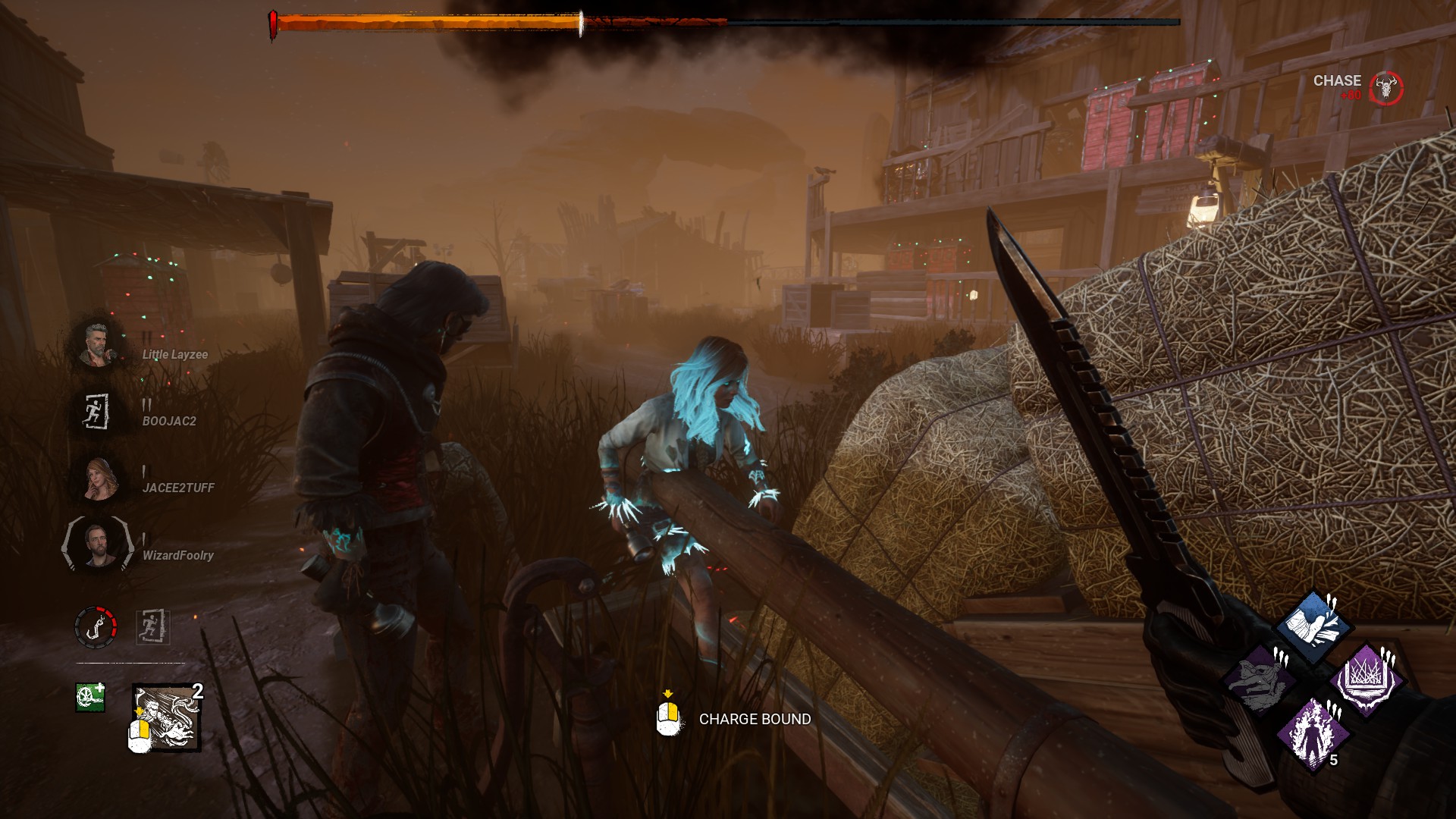Click BOOJAC2's escaped status icon
This screenshot has width=1456, height=819.
[x=97, y=412]
